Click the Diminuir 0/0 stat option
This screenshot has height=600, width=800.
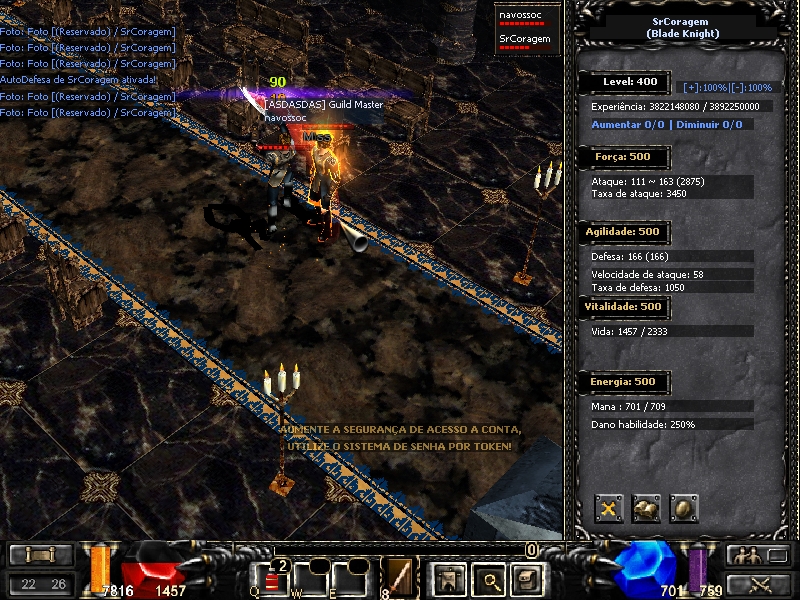(x=708, y=125)
